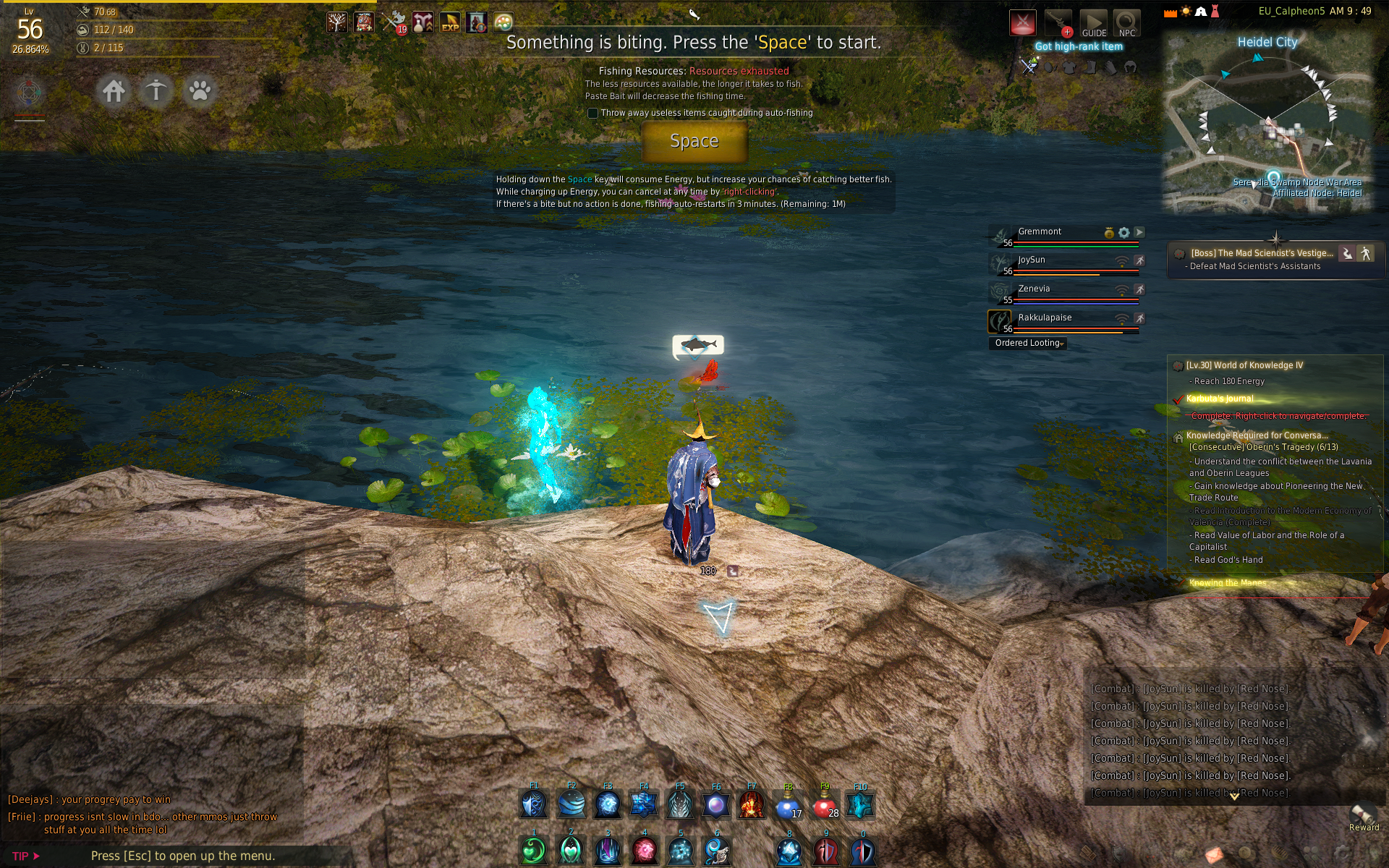Click the crossed axes icon with 19 badge

pyautogui.click(x=395, y=23)
